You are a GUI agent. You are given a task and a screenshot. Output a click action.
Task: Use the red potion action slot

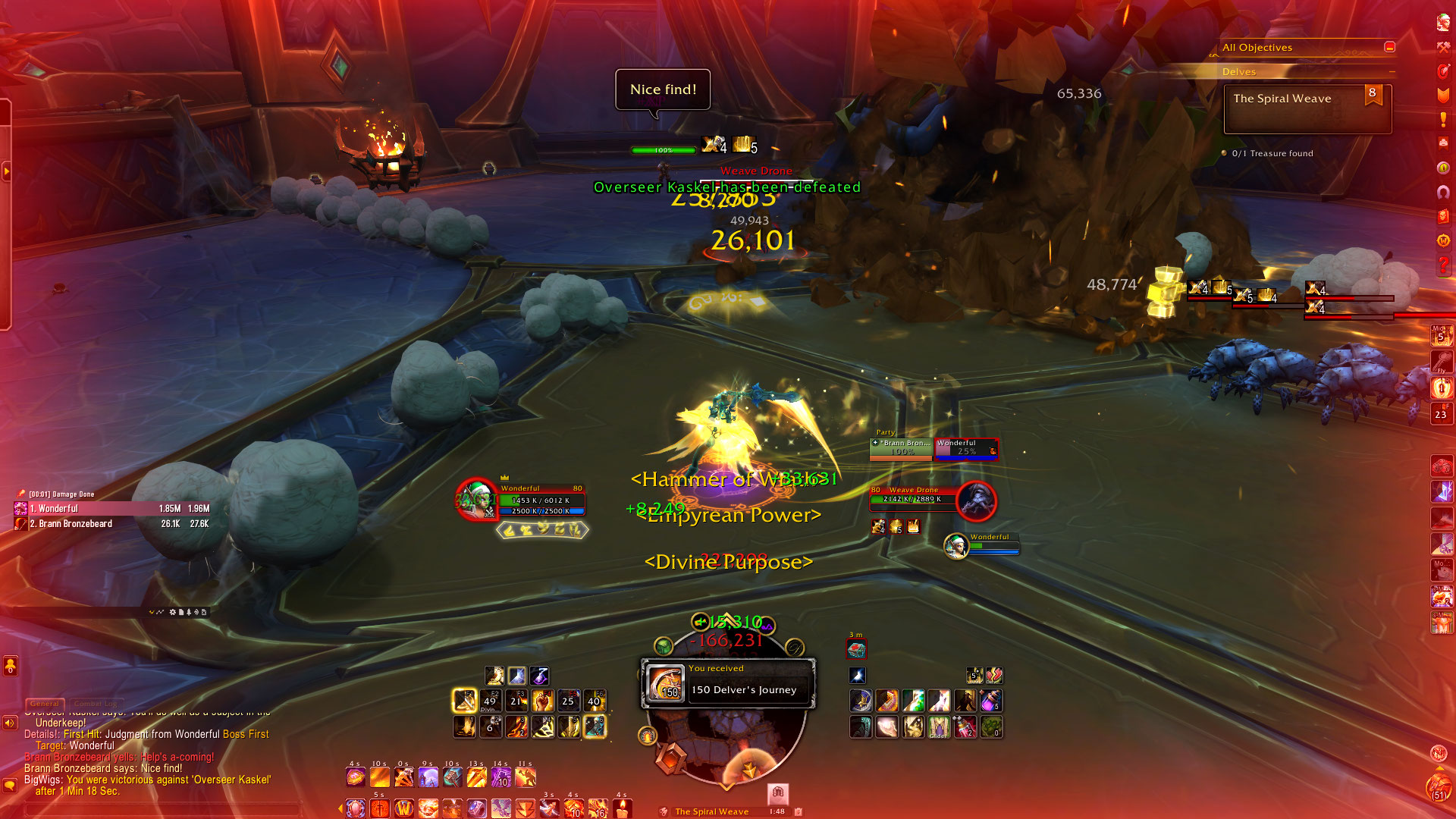pos(965,727)
